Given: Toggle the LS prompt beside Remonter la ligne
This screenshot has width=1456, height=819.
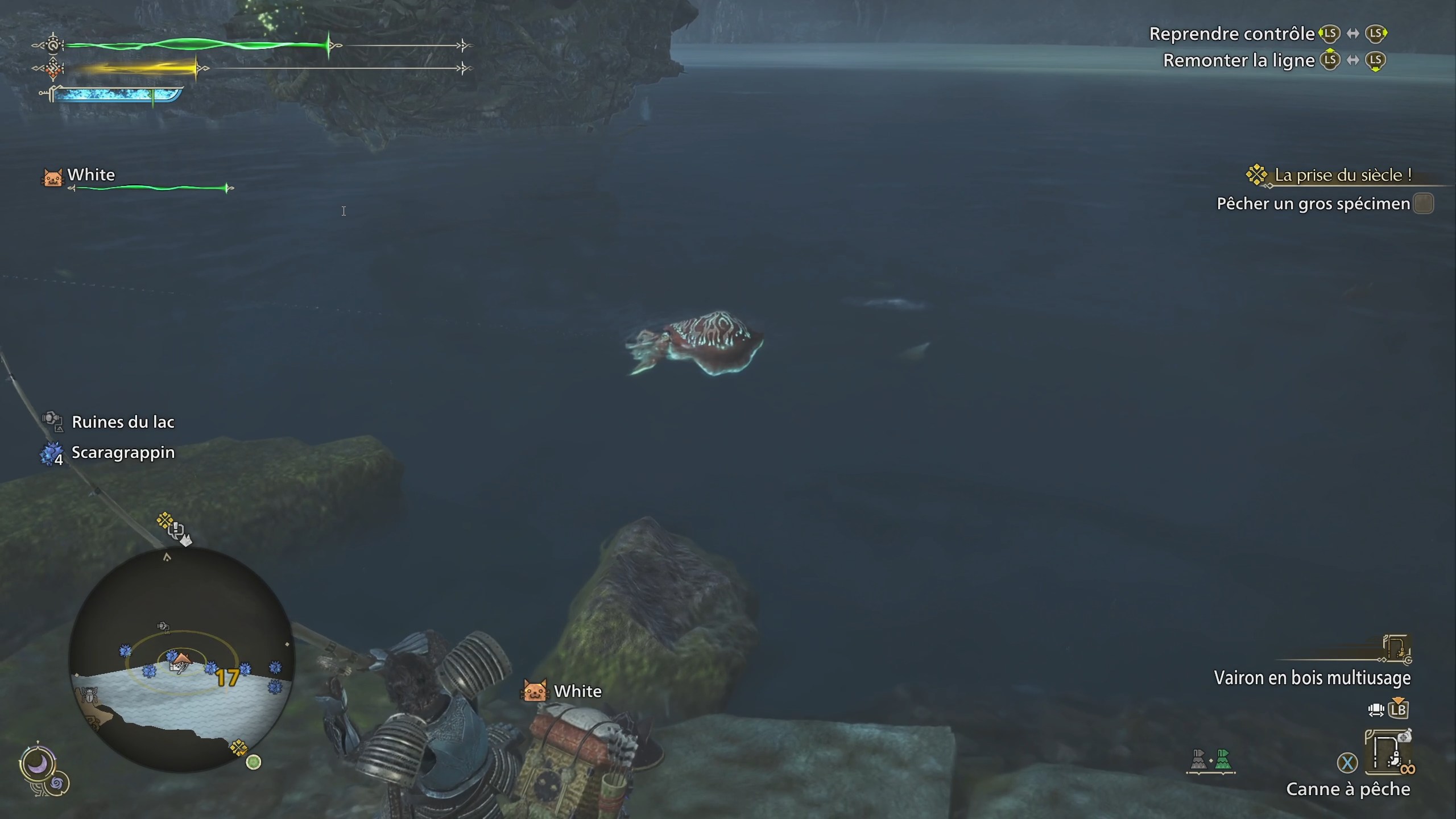Looking at the screenshot, I should click(x=1329, y=60).
